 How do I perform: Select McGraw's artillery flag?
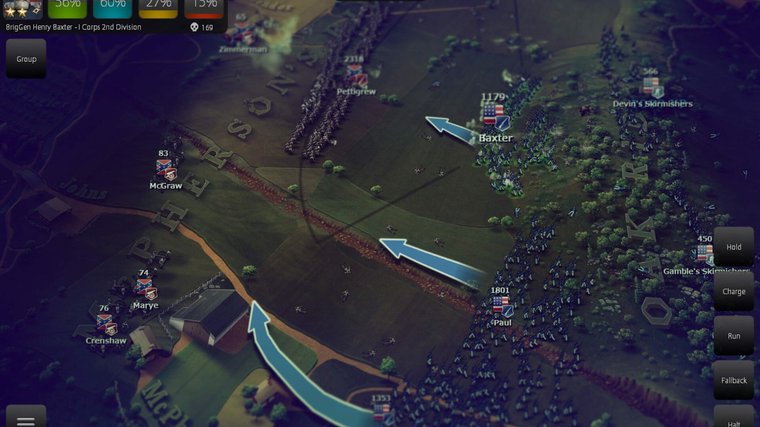point(165,170)
